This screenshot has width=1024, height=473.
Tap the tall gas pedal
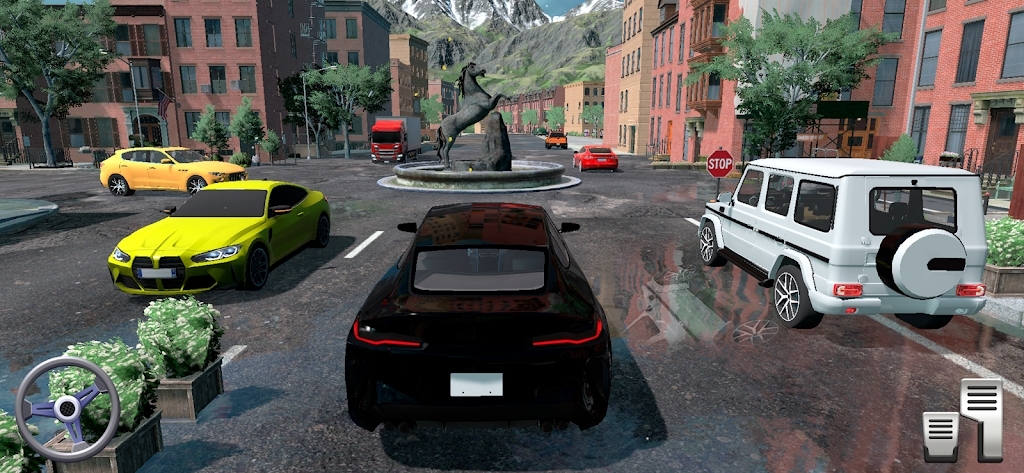click(x=981, y=417)
